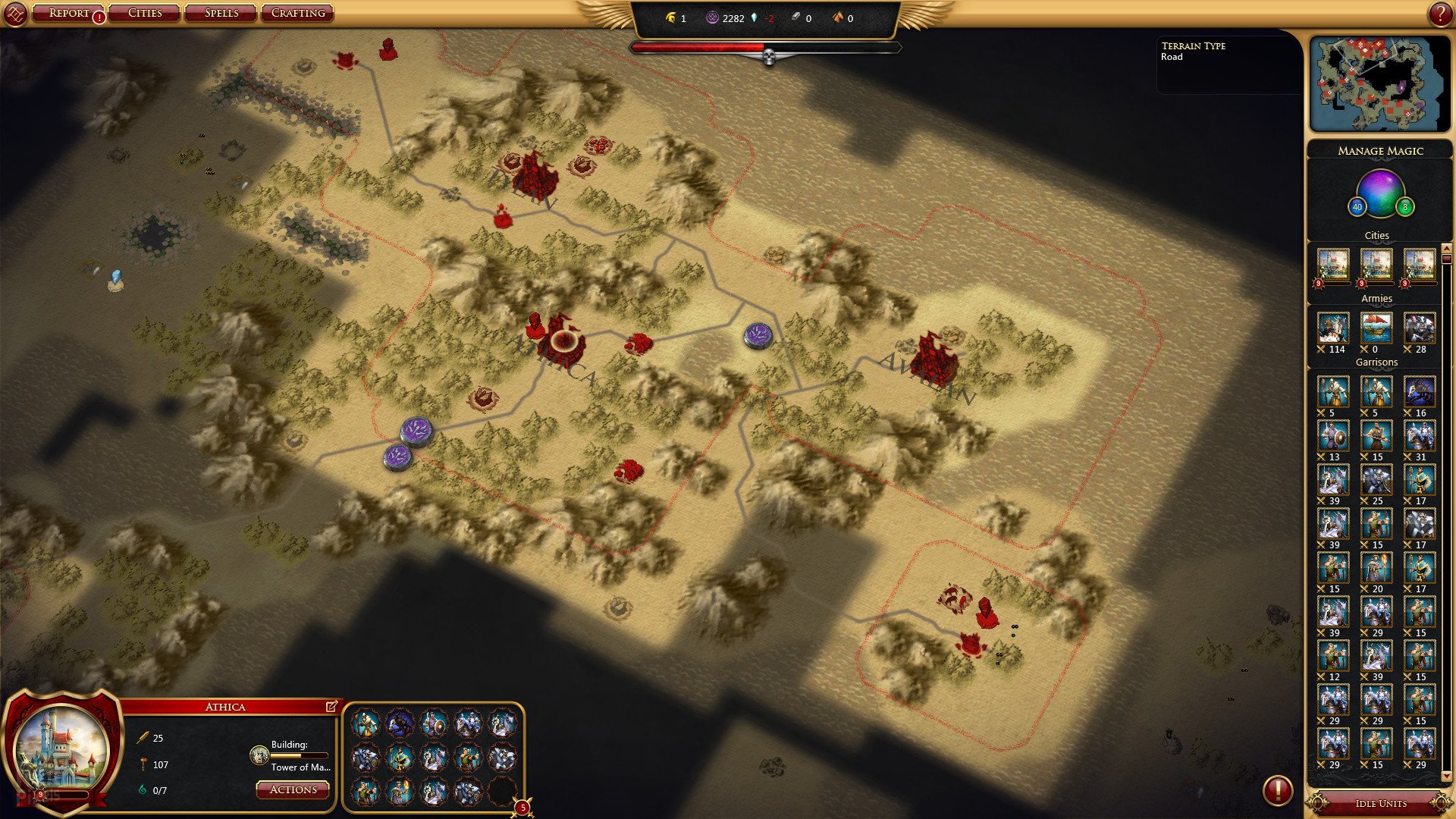Open the Spells menu
Image resolution: width=1456 pixels, height=819 pixels.
point(221,13)
